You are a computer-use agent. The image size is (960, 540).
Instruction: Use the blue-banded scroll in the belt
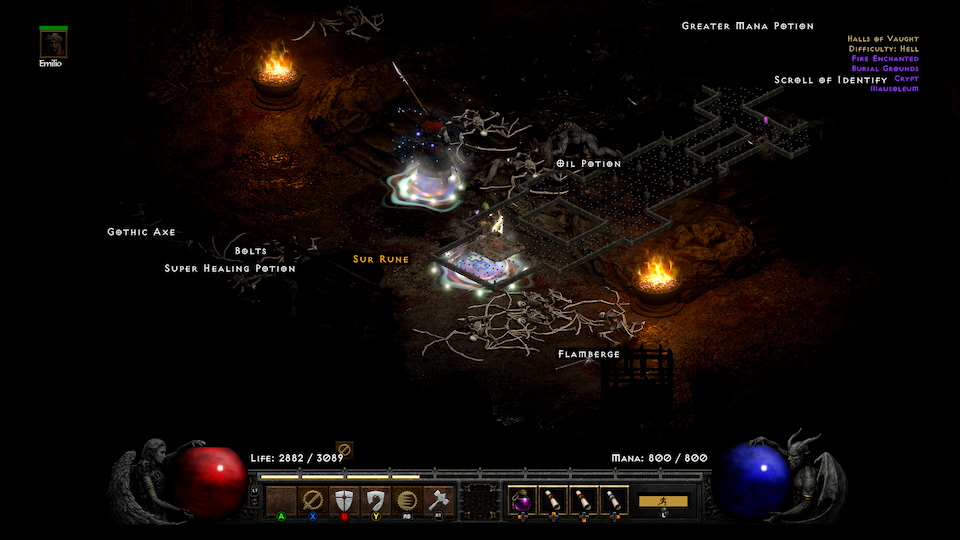(x=614, y=500)
